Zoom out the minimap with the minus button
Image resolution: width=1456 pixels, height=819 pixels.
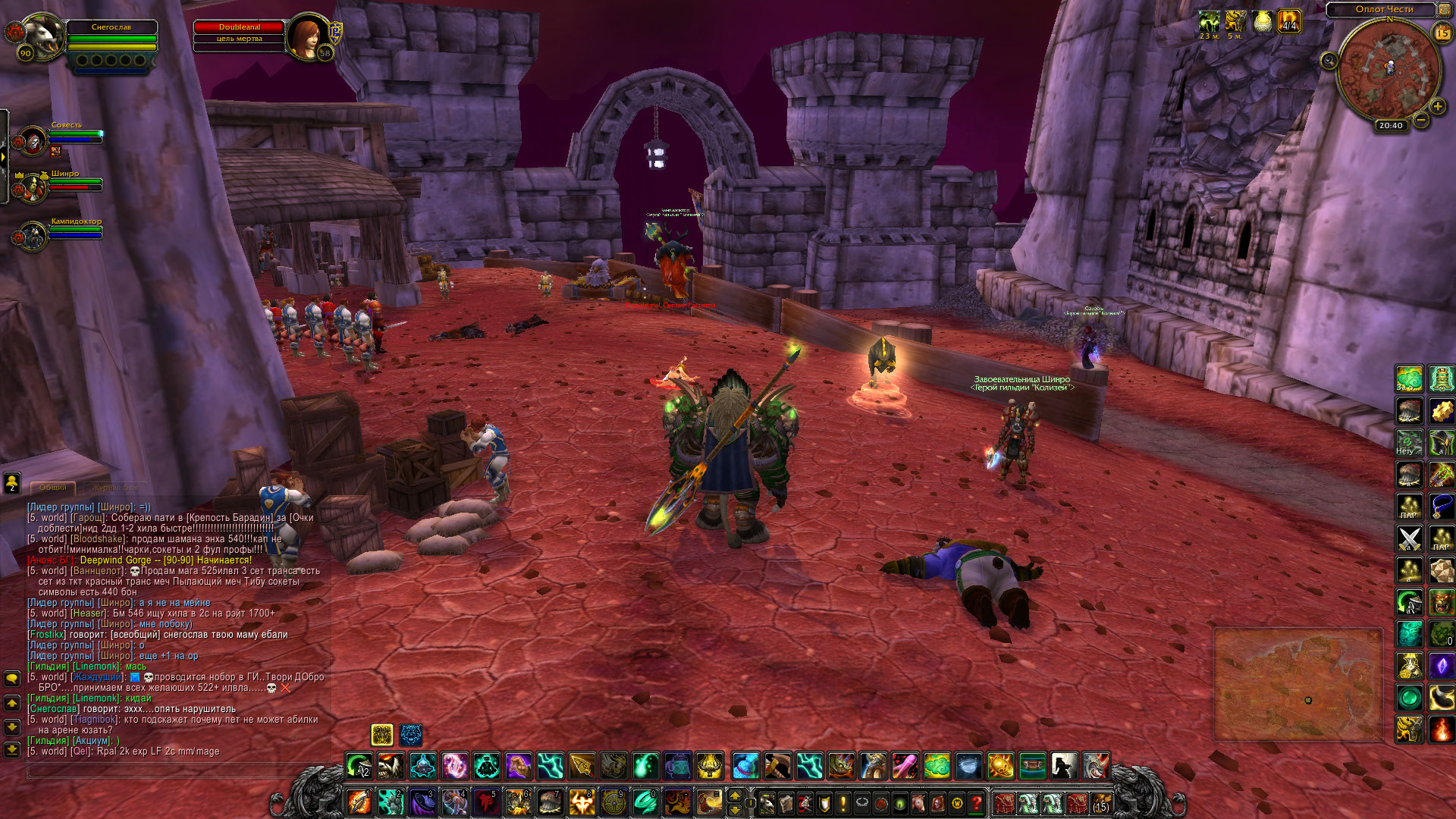coord(1421,120)
